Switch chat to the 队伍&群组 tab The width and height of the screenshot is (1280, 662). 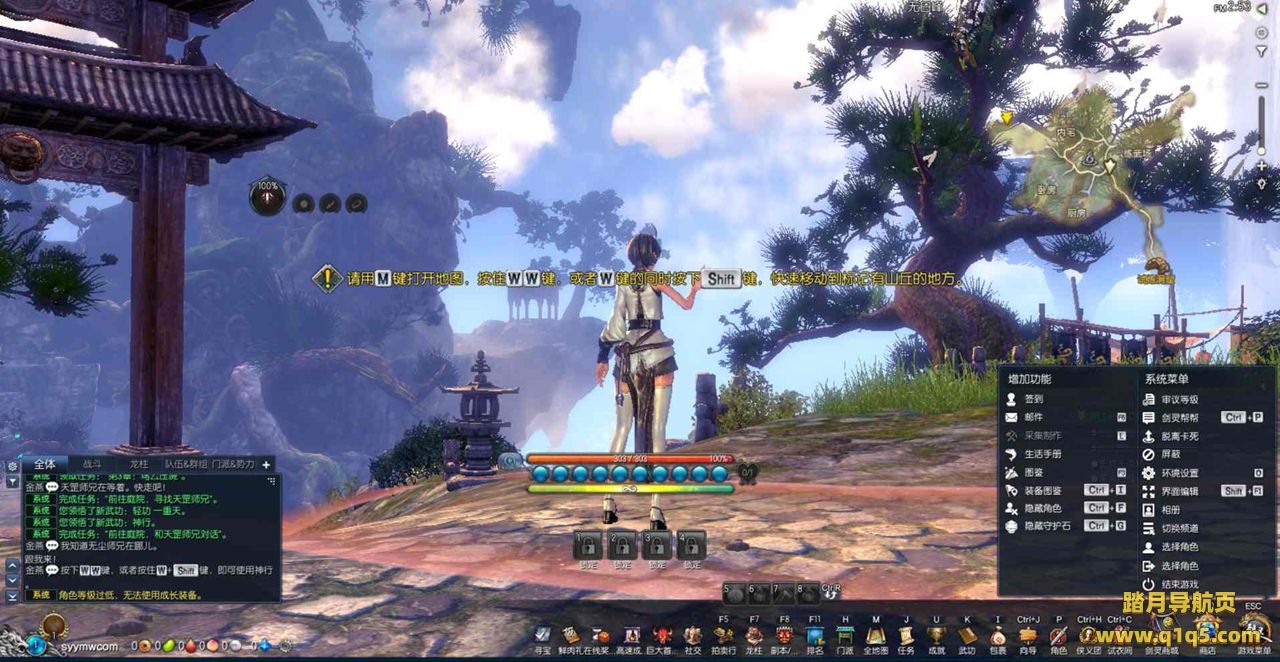(187, 464)
